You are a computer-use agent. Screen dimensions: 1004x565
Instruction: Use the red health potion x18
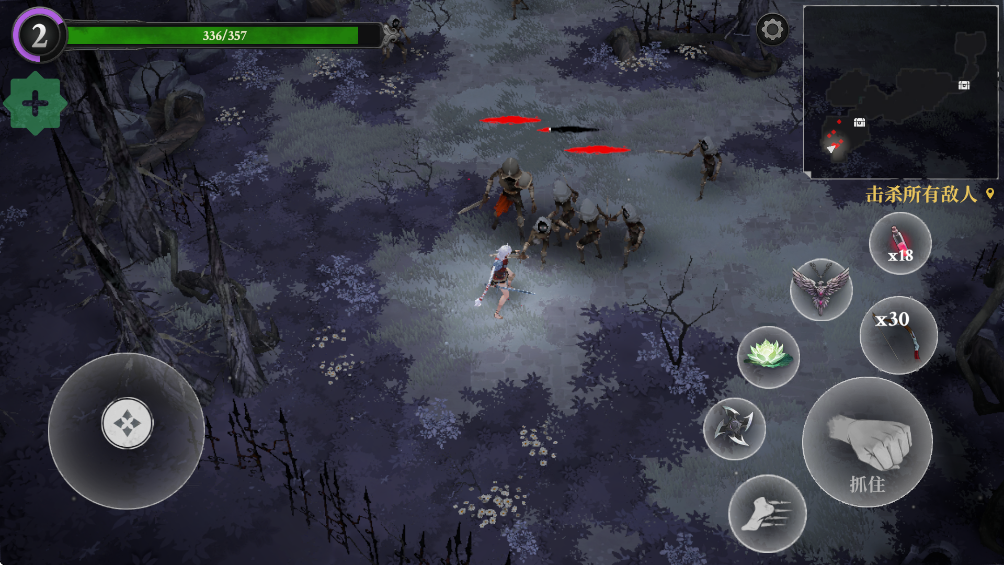tap(900, 244)
